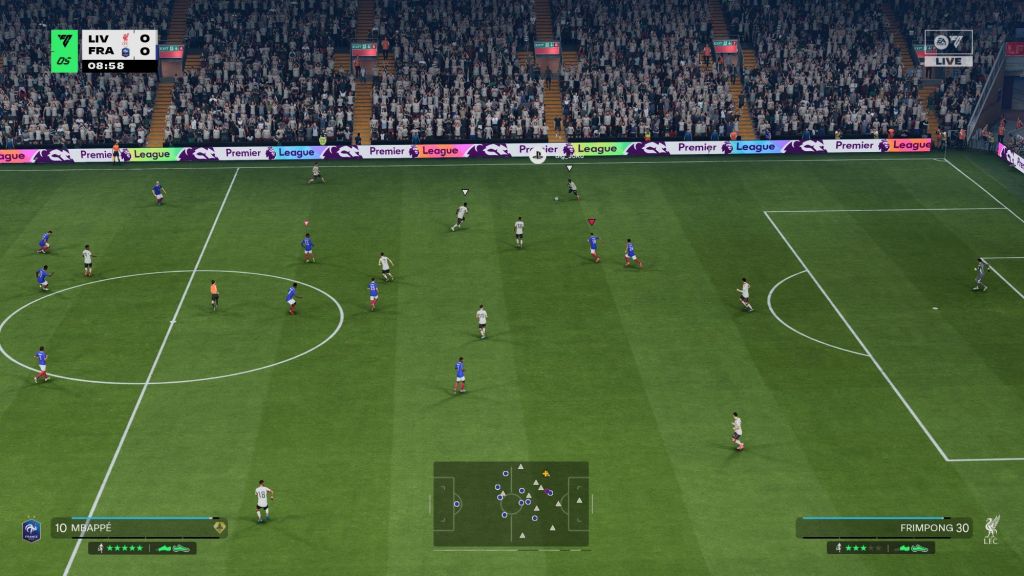Select the Frimpong player name panel
Screen dimensions: 1024x576
[x=884, y=528]
